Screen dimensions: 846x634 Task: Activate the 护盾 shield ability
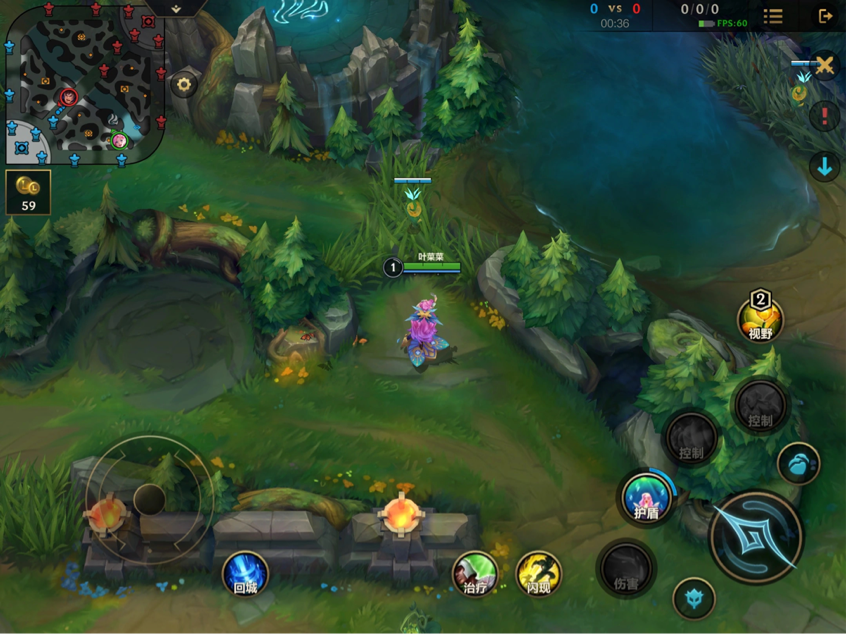pyautogui.click(x=646, y=497)
